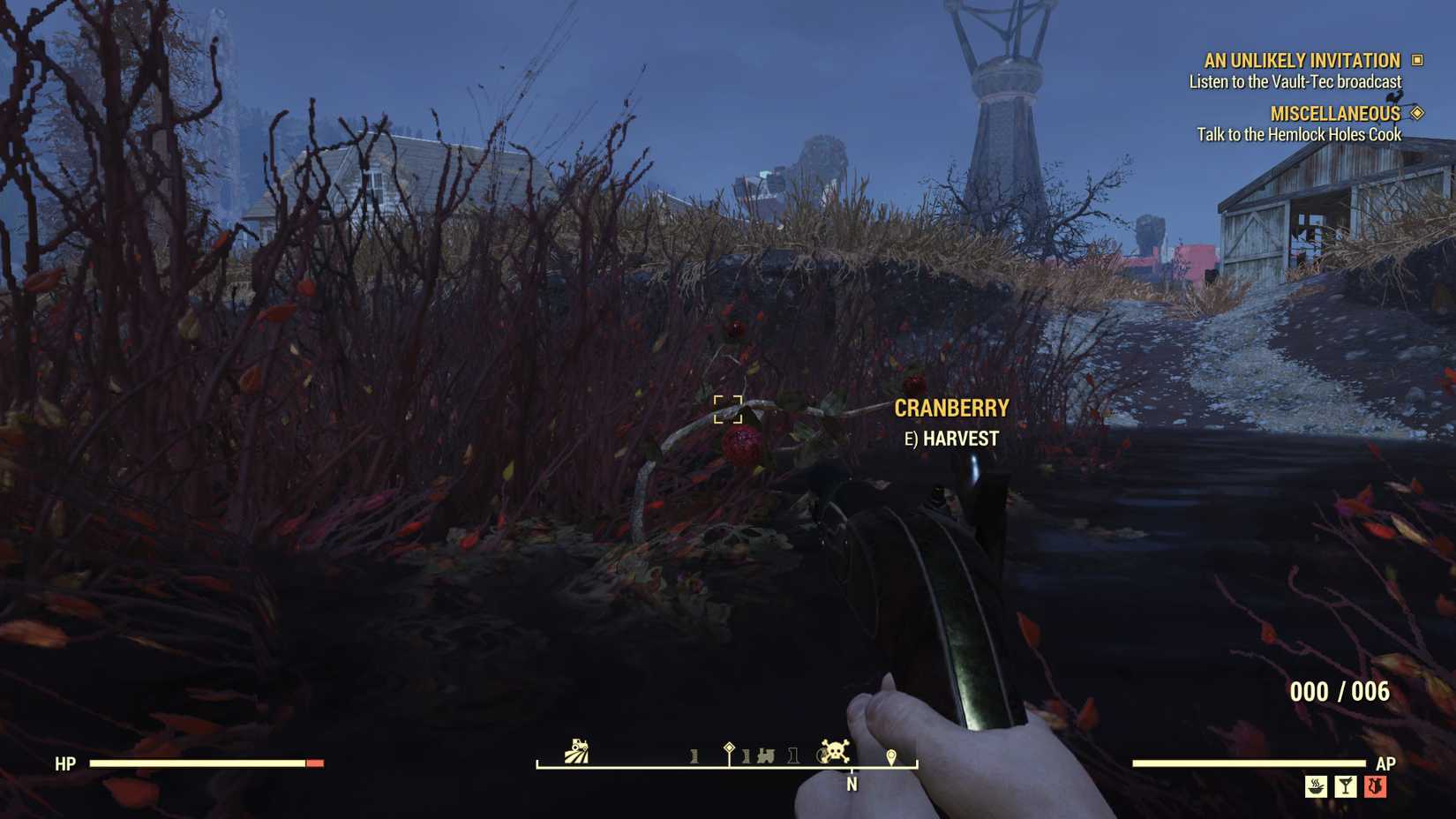Click the red disease status icon
The height and width of the screenshot is (819, 1456).
coord(1375,786)
